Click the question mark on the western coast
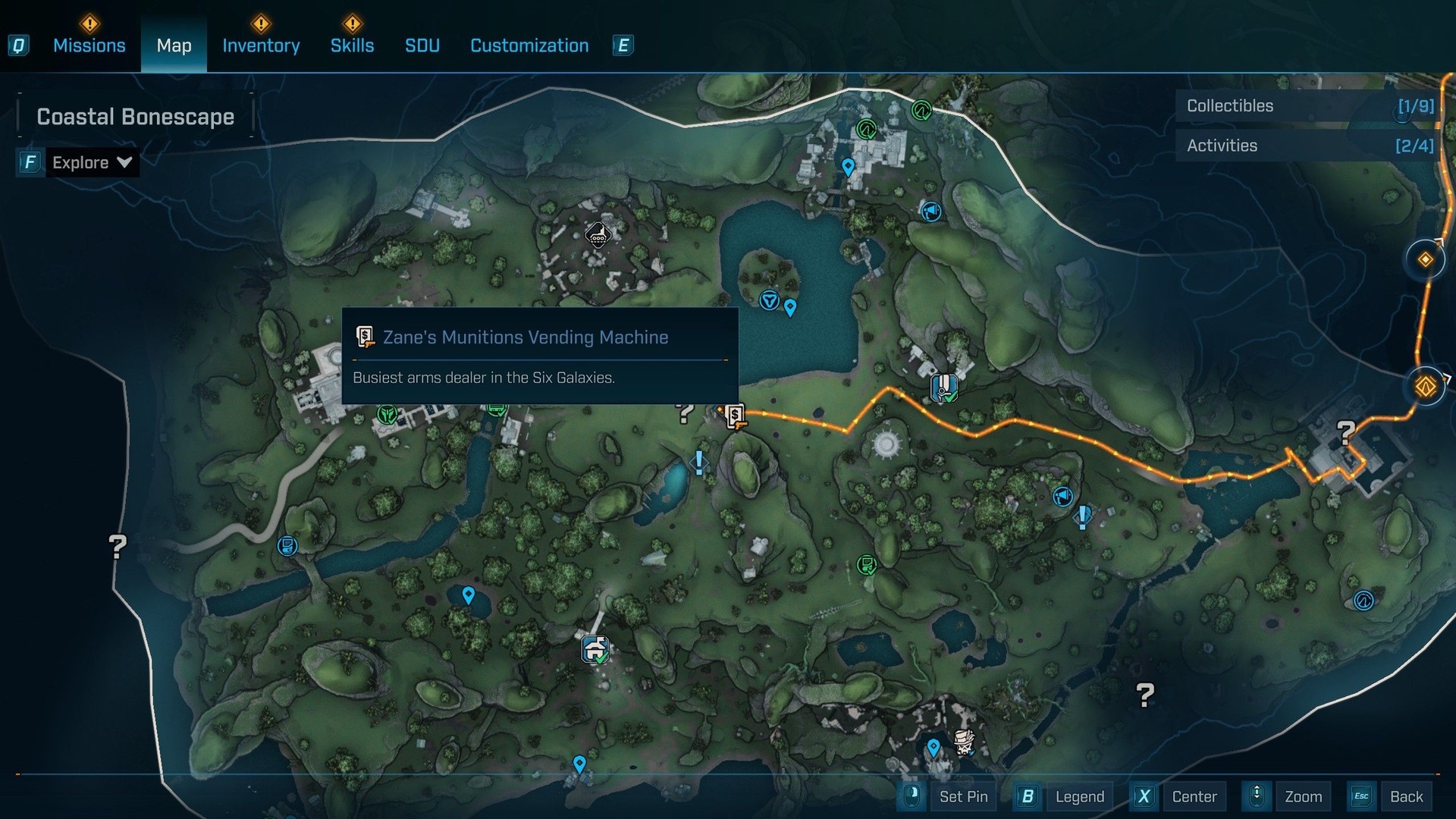The height and width of the screenshot is (819, 1456). [x=118, y=546]
